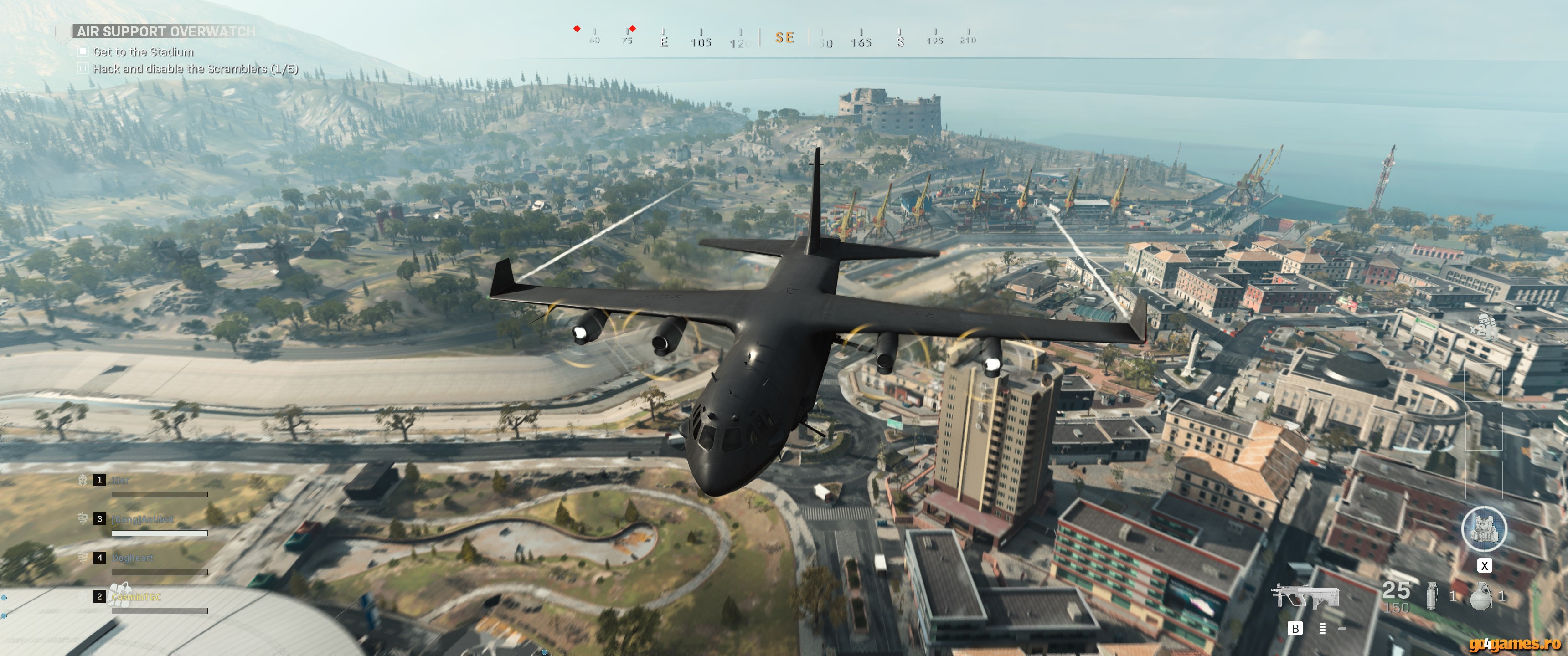Click the SE heading on the compass
The width and height of the screenshot is (1568, 656).
784,38
